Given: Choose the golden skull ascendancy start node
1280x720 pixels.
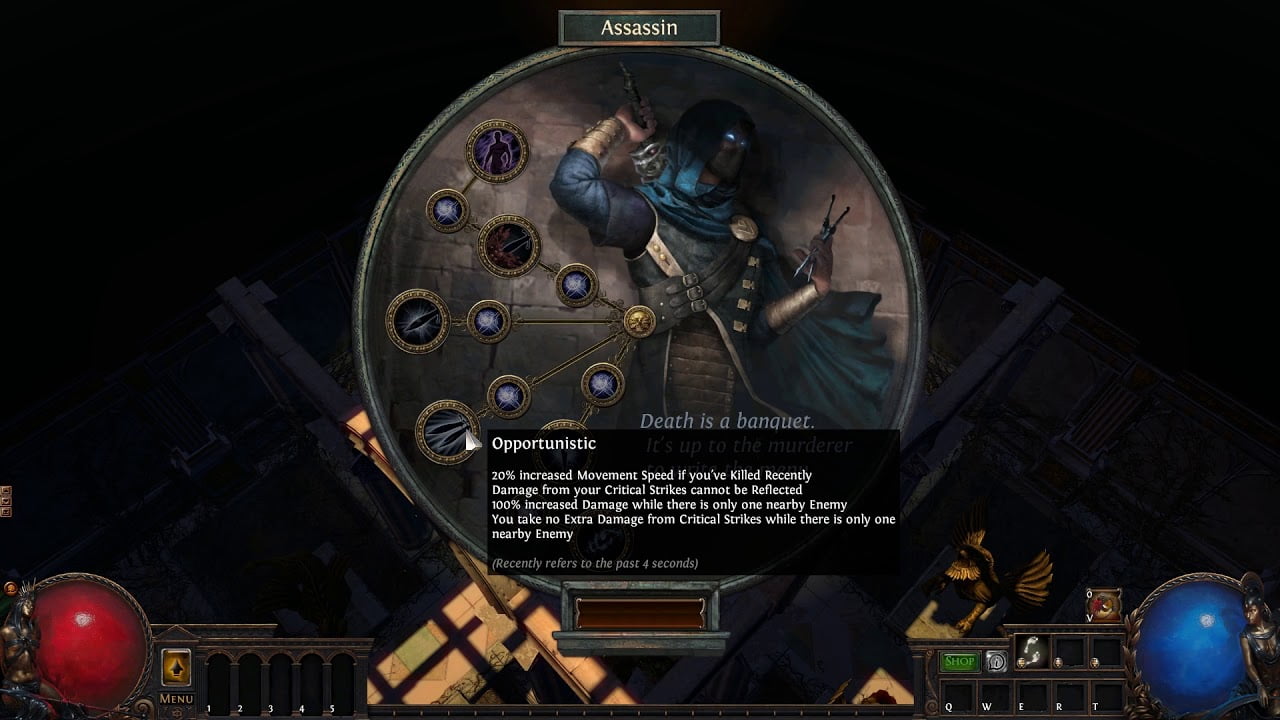Looking at the screenshot, I should click(639, 321).
